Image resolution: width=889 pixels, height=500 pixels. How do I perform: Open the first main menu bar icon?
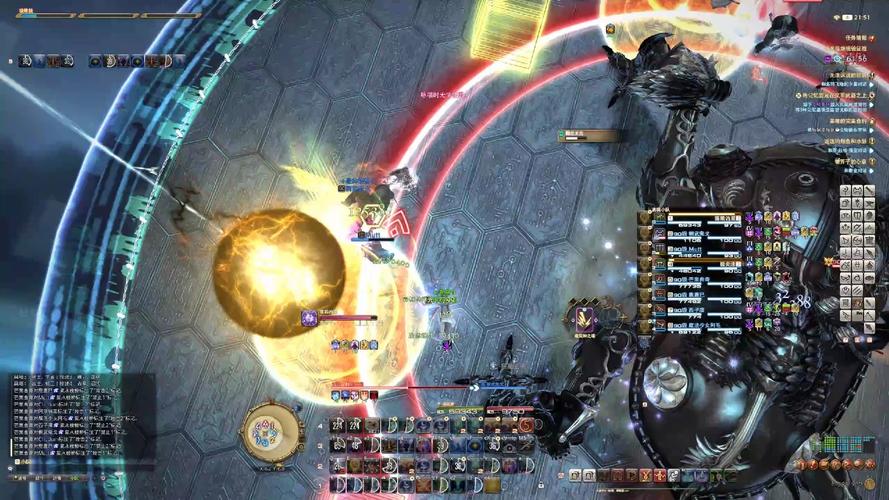[574, 475]
